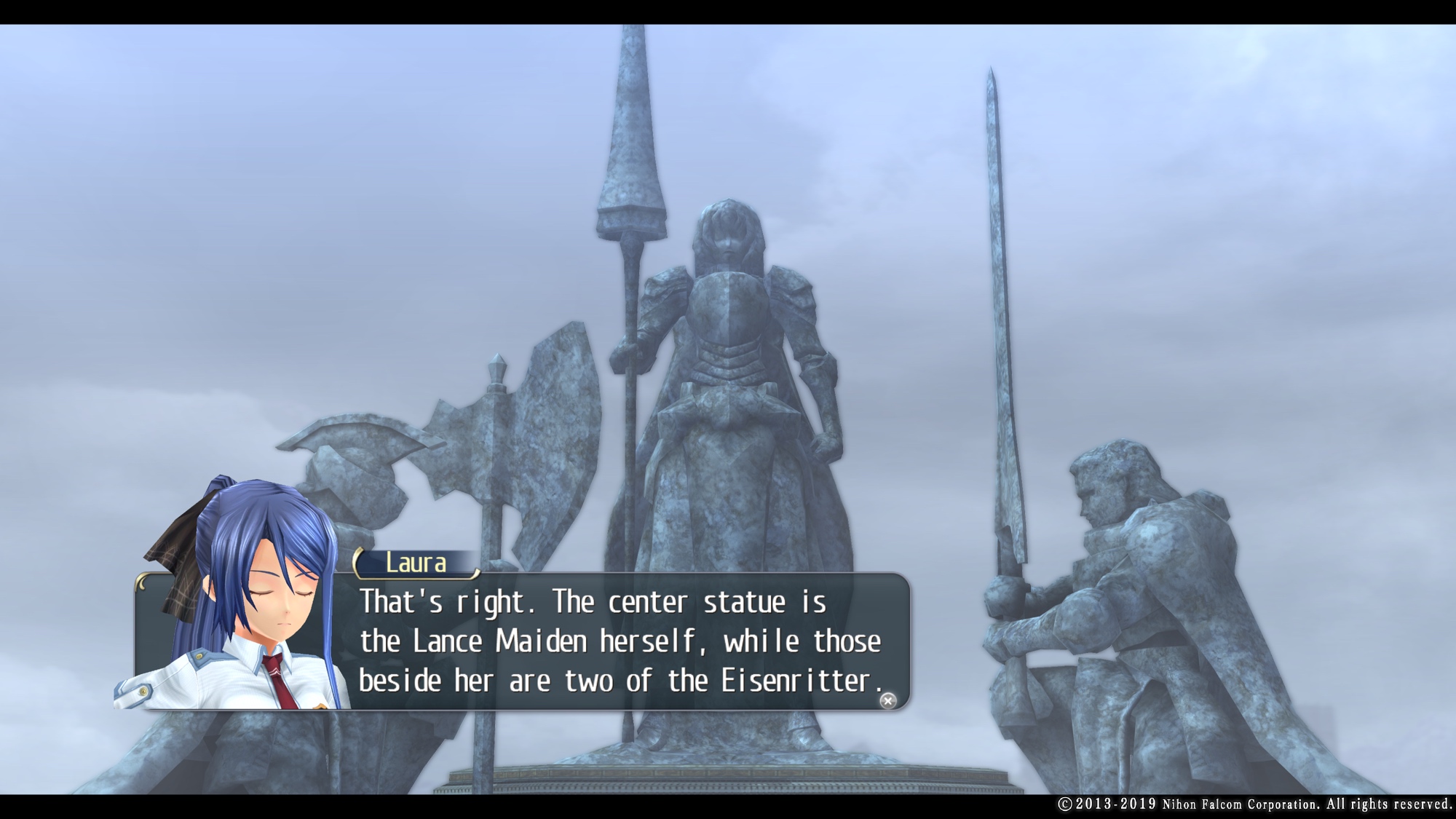The width and height of the screenshot is (1456, 819).
Task: Click the small X icon in Laura's dialogue box
Action: [x=887, y=700]
